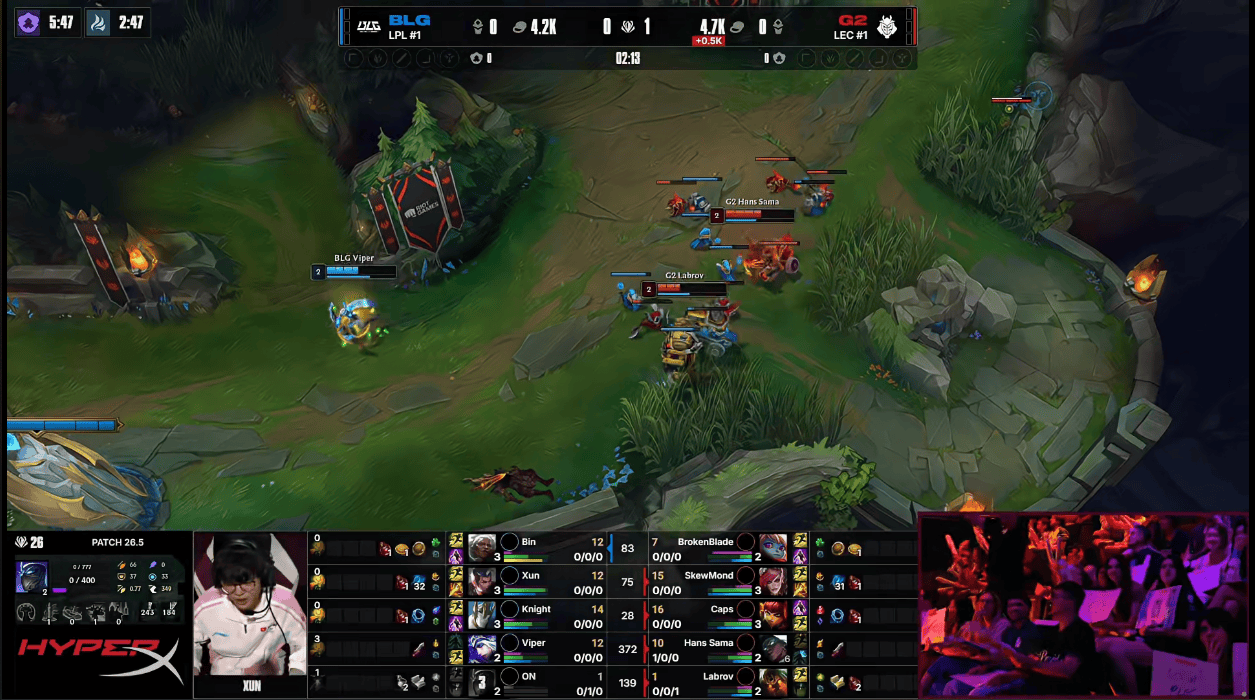The image size is (1255, 700).
Task: Click the blue dragon timer icon
Action: pos(98,22)
